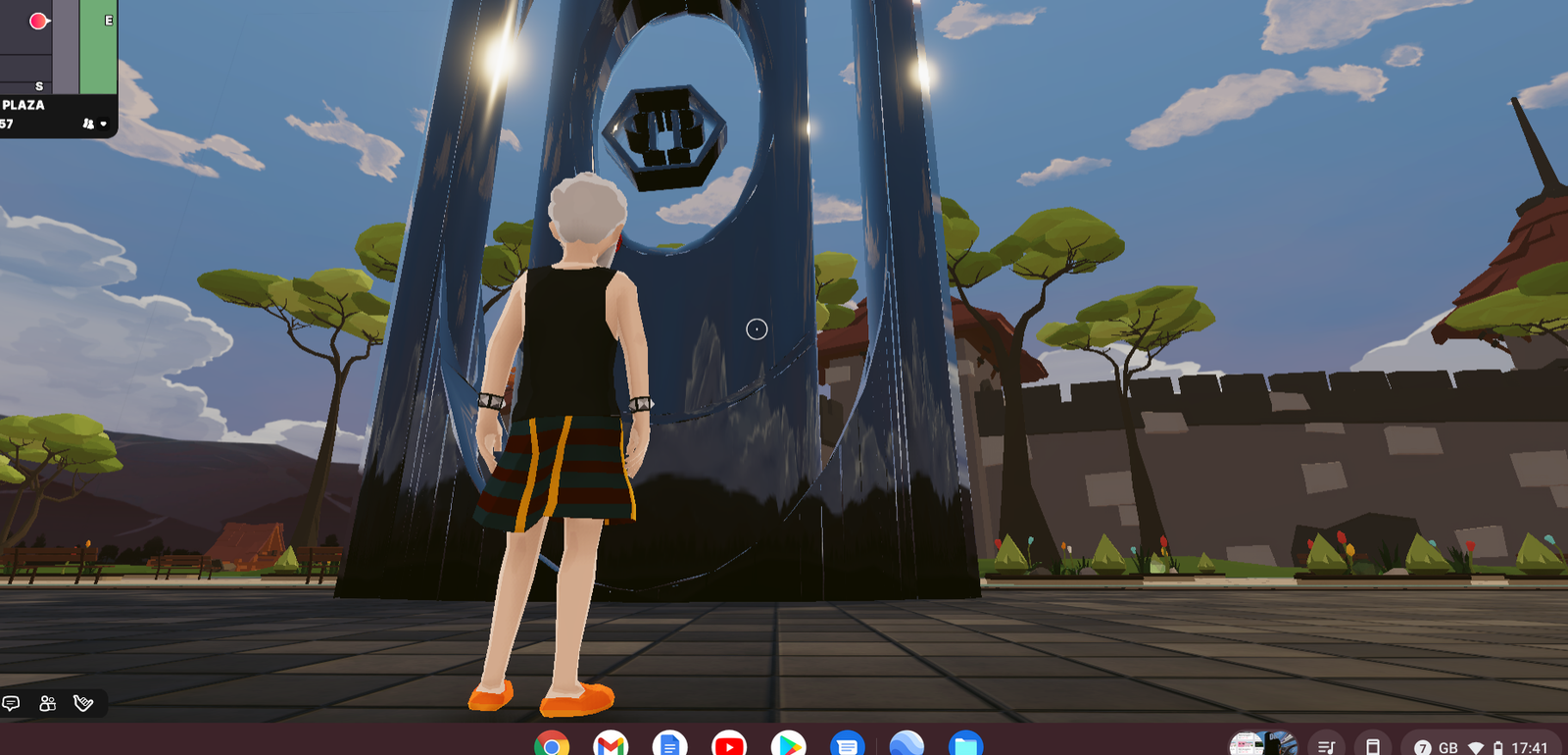This screenshot has height=755, width=1568.
Task: Open the players dropdown arrow near the minimap
Action: 103,124
